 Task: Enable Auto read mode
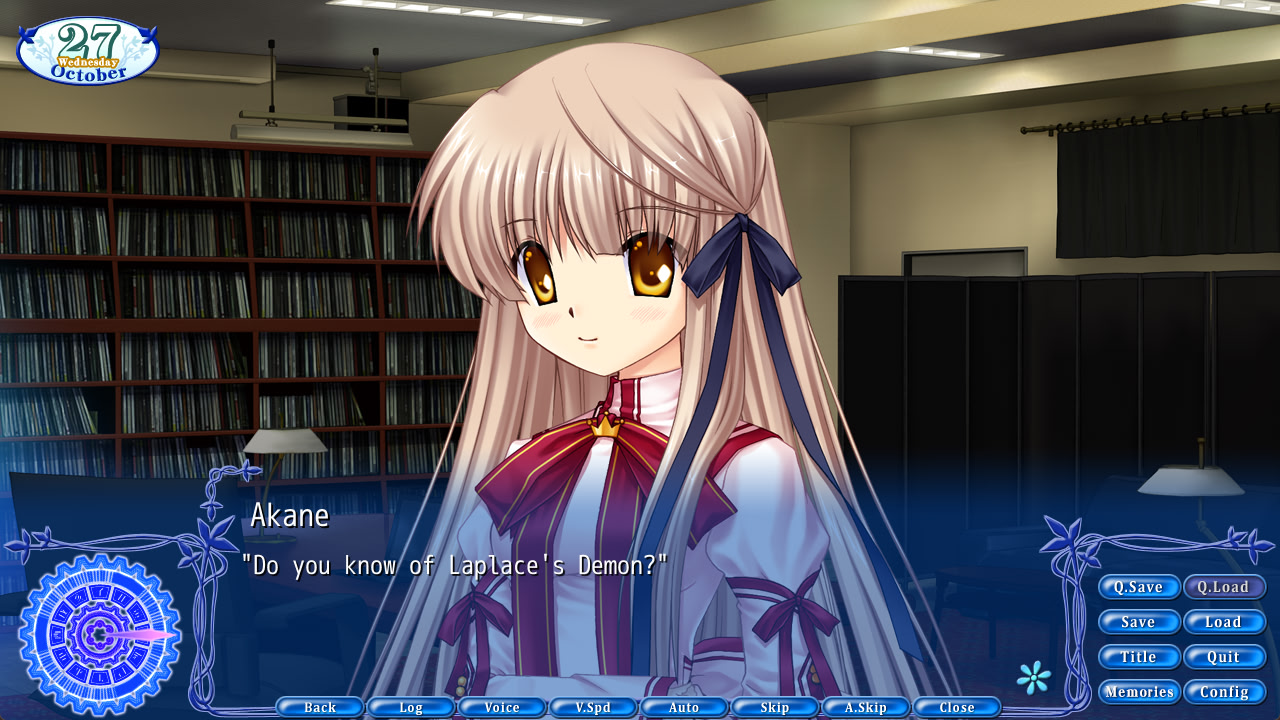coord(684,706)
